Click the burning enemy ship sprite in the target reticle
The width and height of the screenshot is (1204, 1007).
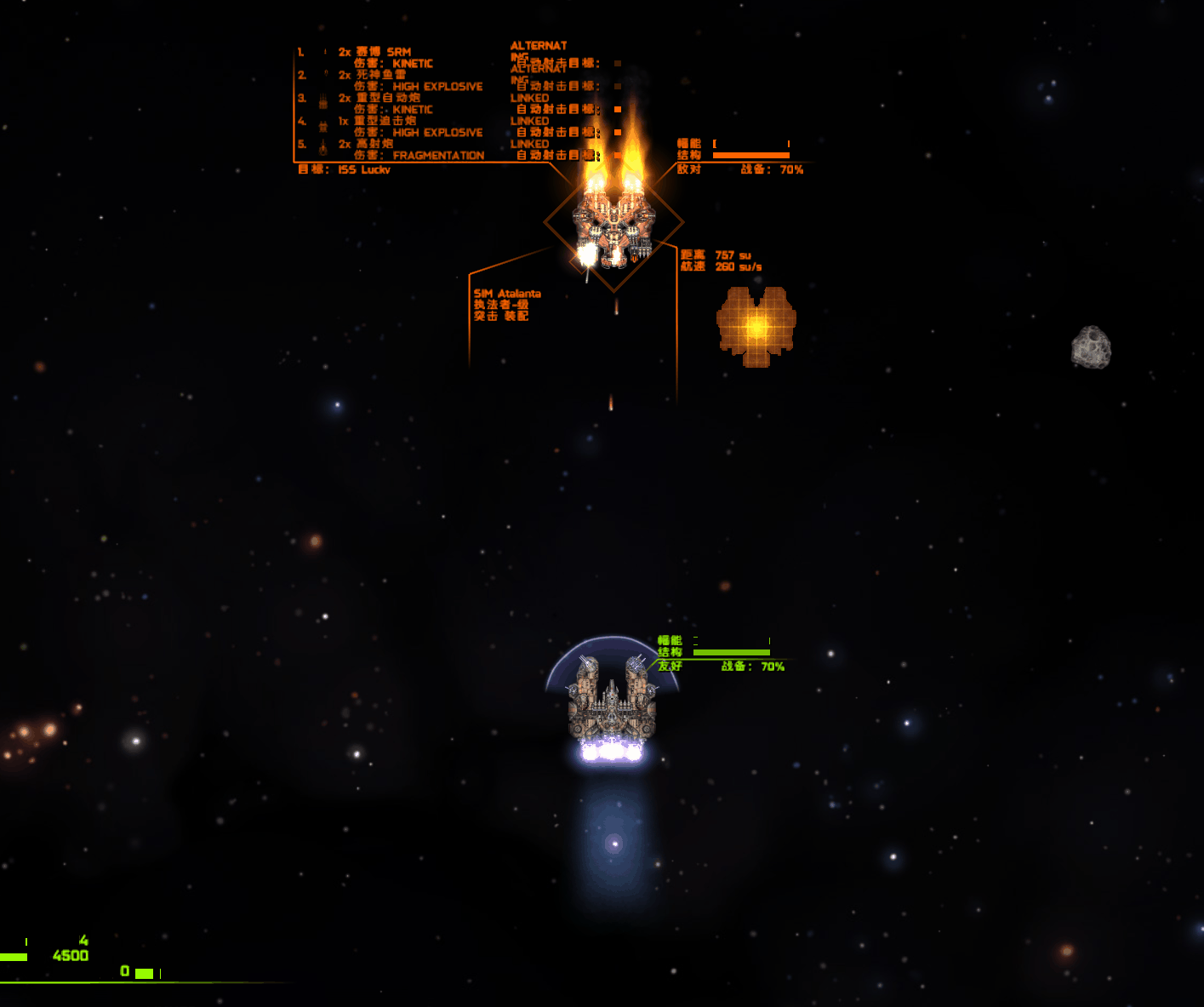pos(614,223)
